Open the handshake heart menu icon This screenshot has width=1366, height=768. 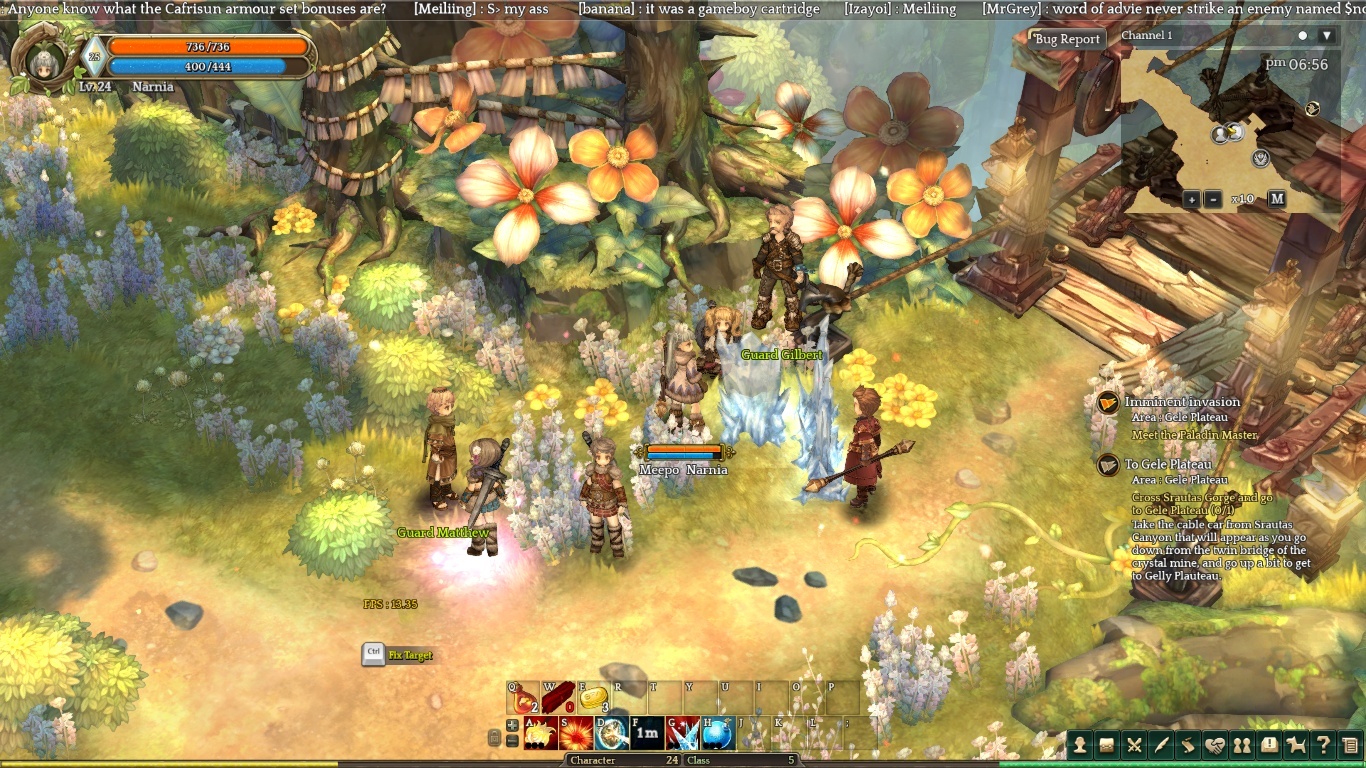point(1215,745)
